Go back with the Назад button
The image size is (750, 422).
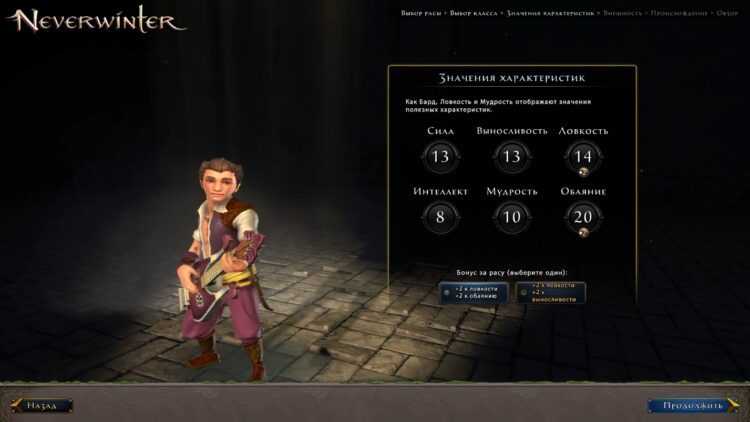tap(42, 406)
